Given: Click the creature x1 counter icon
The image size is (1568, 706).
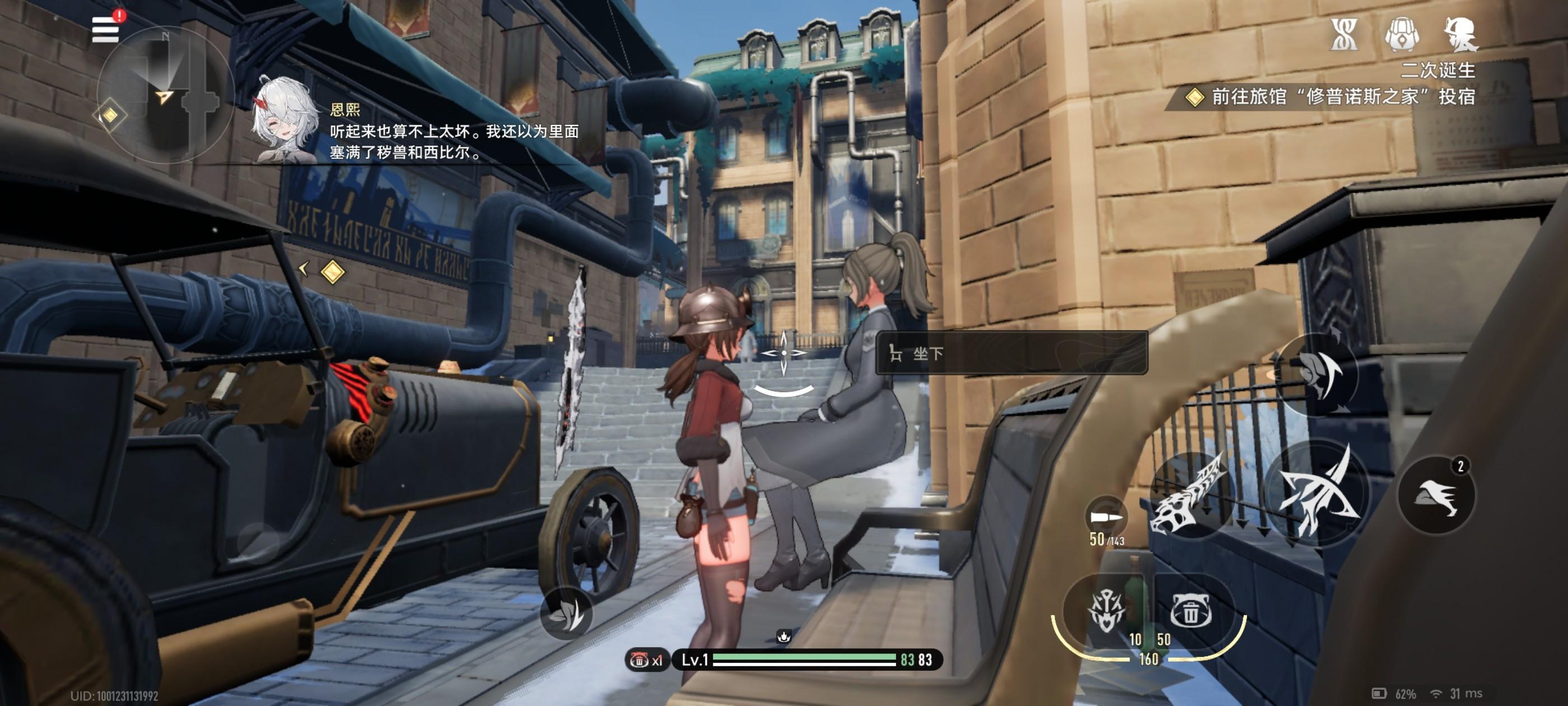Looking at the screenshot, I should pos(646,659).
